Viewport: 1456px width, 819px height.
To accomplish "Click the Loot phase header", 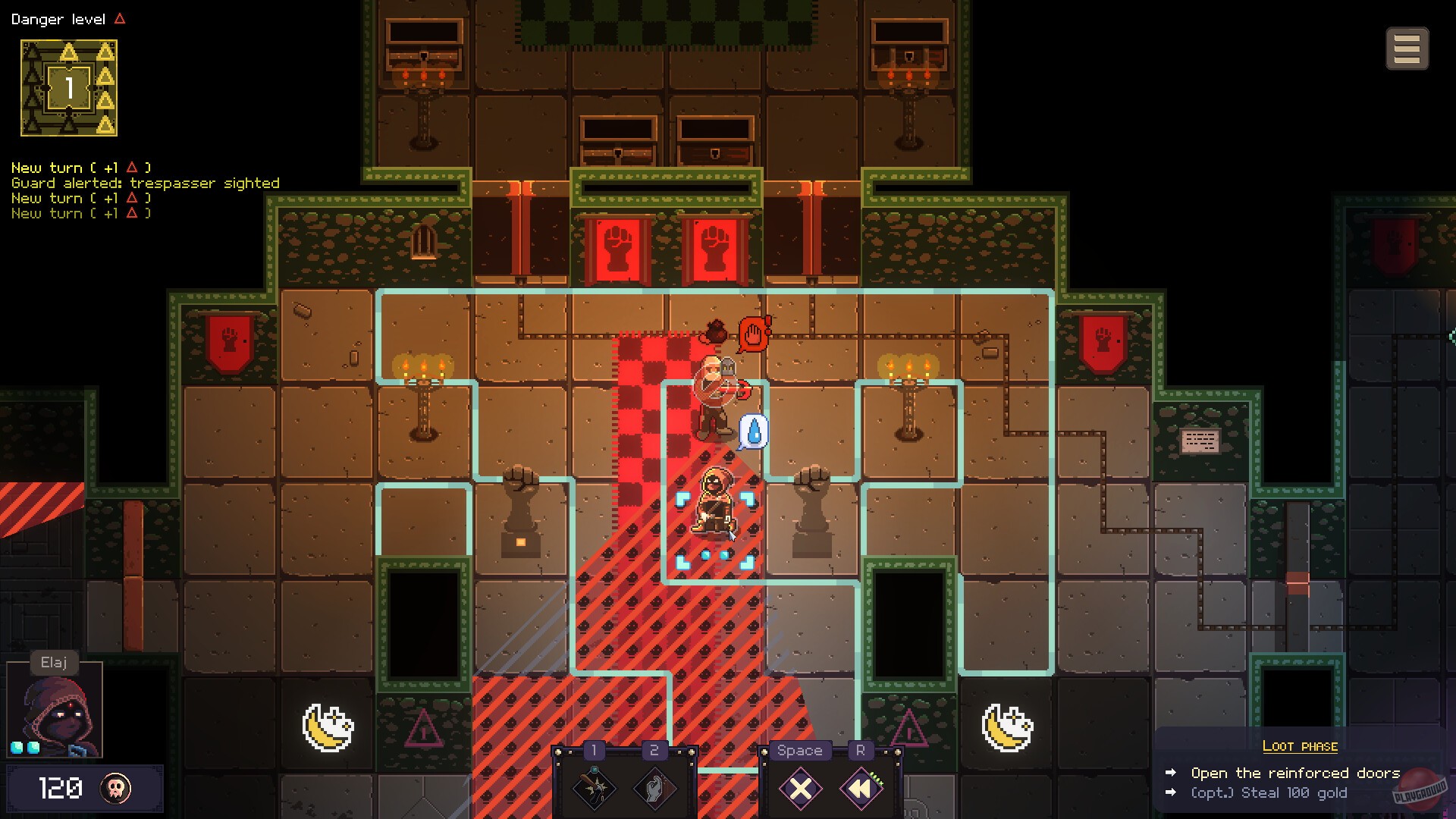I will coord(1301,746).
